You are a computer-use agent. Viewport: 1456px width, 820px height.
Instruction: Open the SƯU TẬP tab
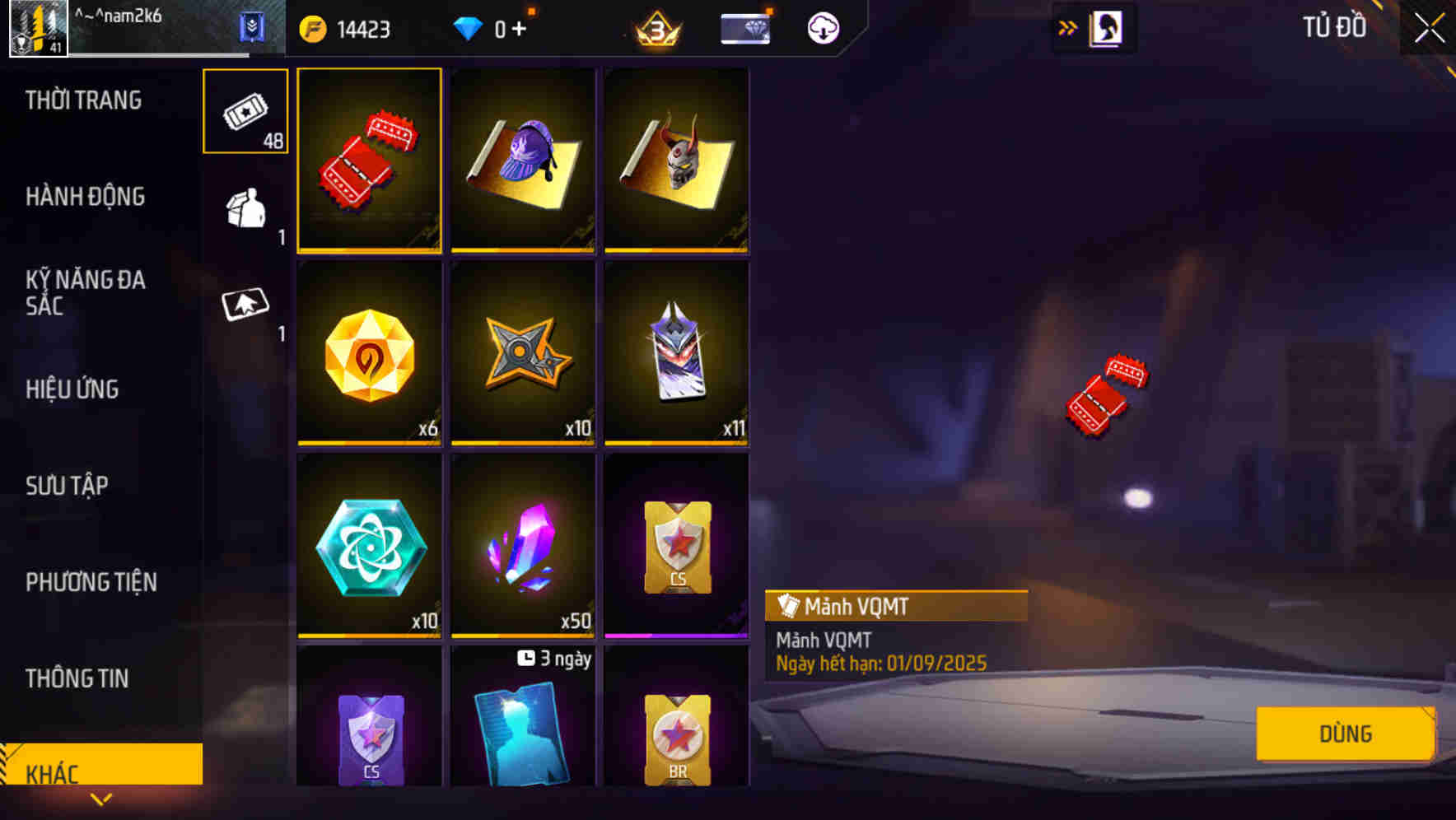click(68, 485)
